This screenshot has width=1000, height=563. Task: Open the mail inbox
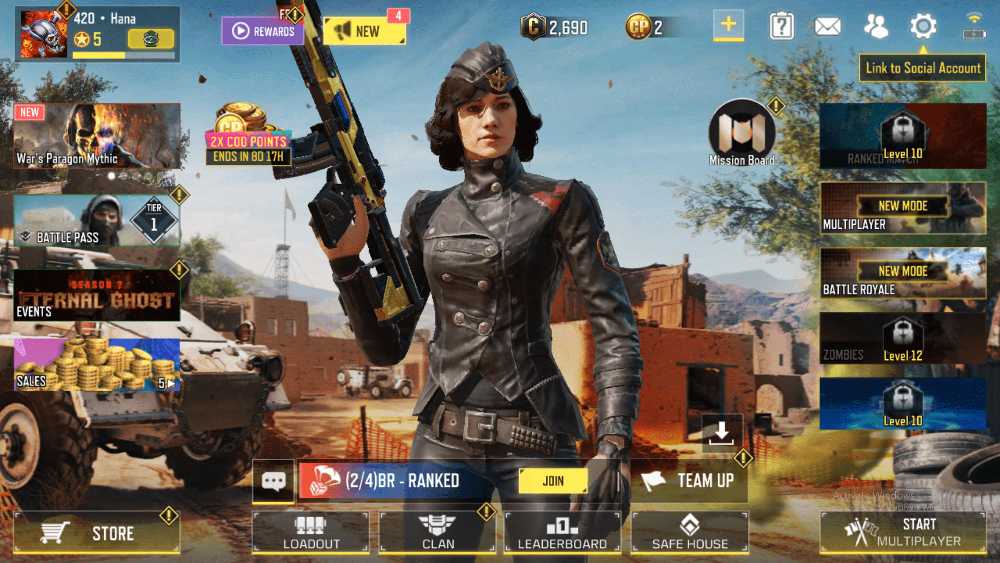click(827, 27)
